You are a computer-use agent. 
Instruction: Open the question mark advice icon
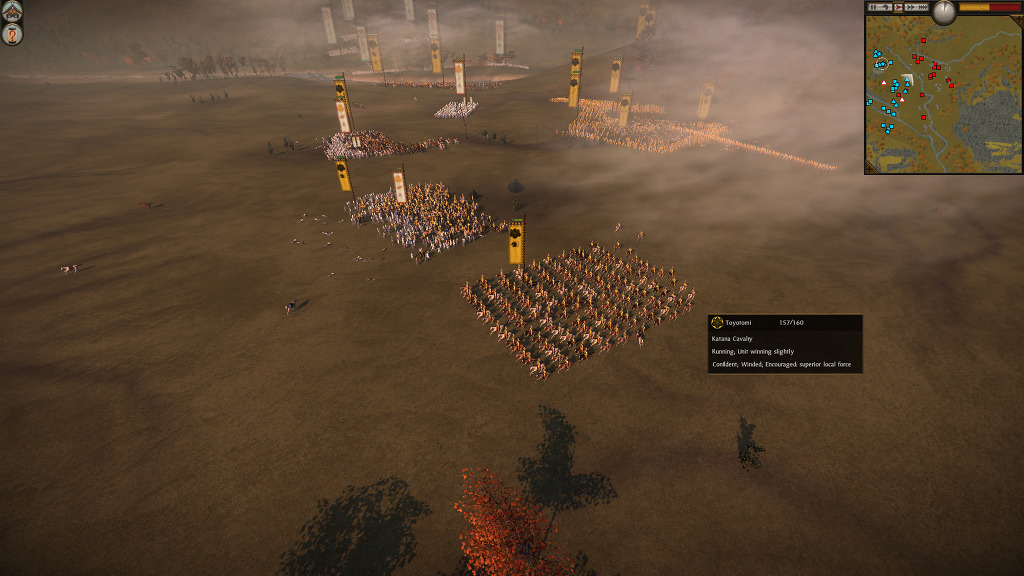pos(12,35)
